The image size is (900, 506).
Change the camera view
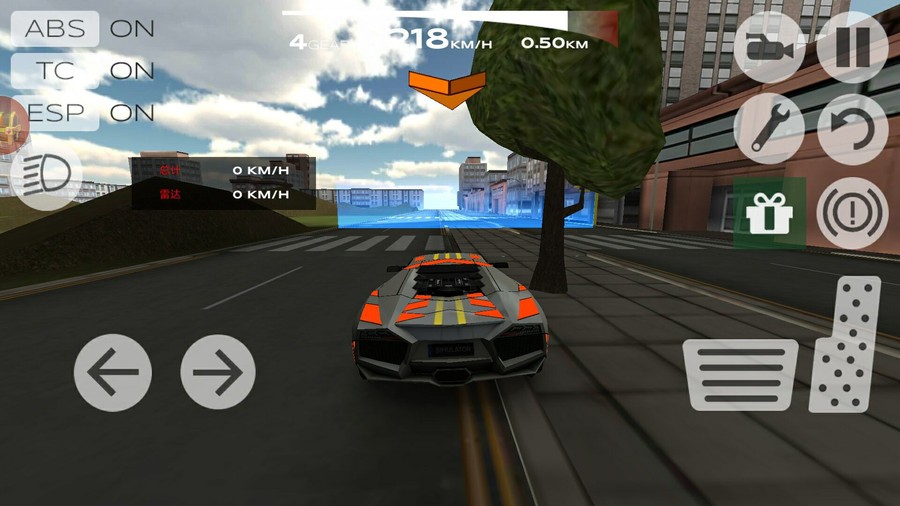[770, 47]
